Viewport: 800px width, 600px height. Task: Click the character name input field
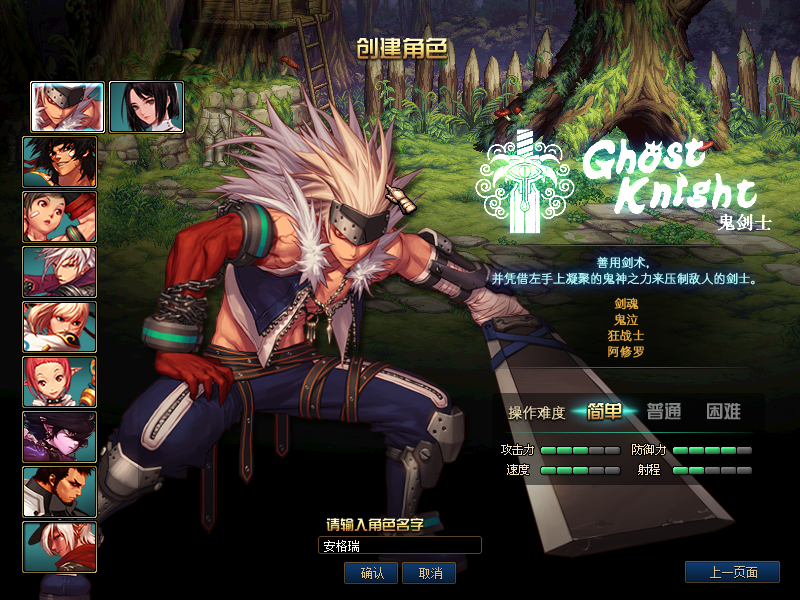tap(400, 546)
